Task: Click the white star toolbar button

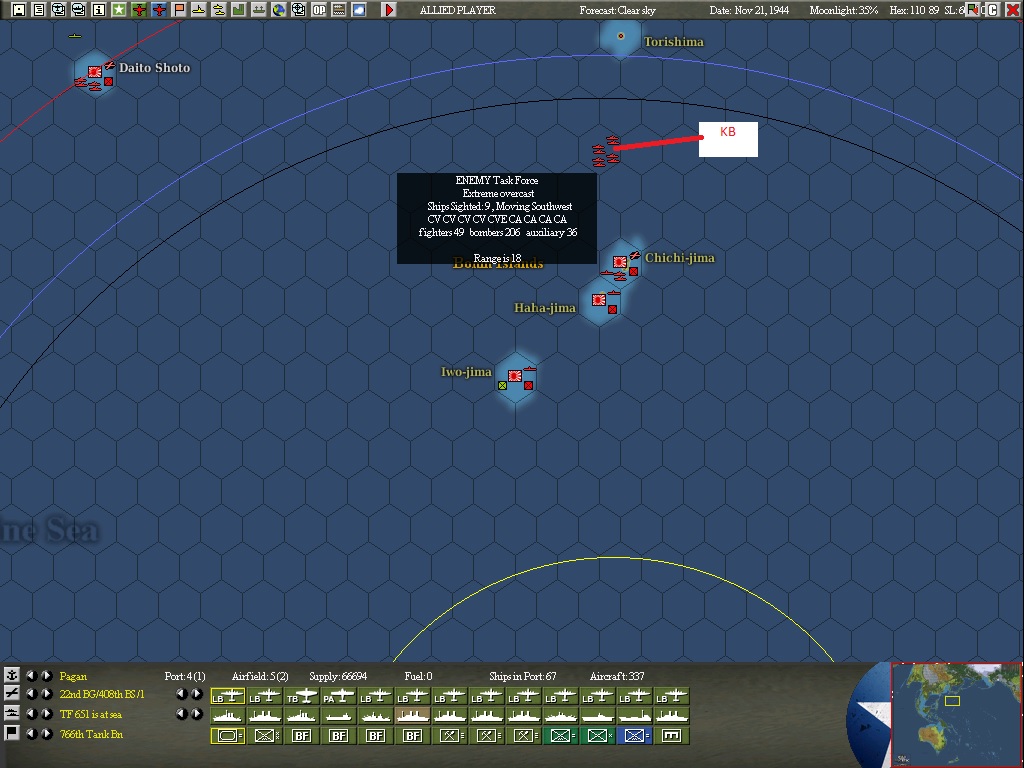Action: tap(119, 10)
